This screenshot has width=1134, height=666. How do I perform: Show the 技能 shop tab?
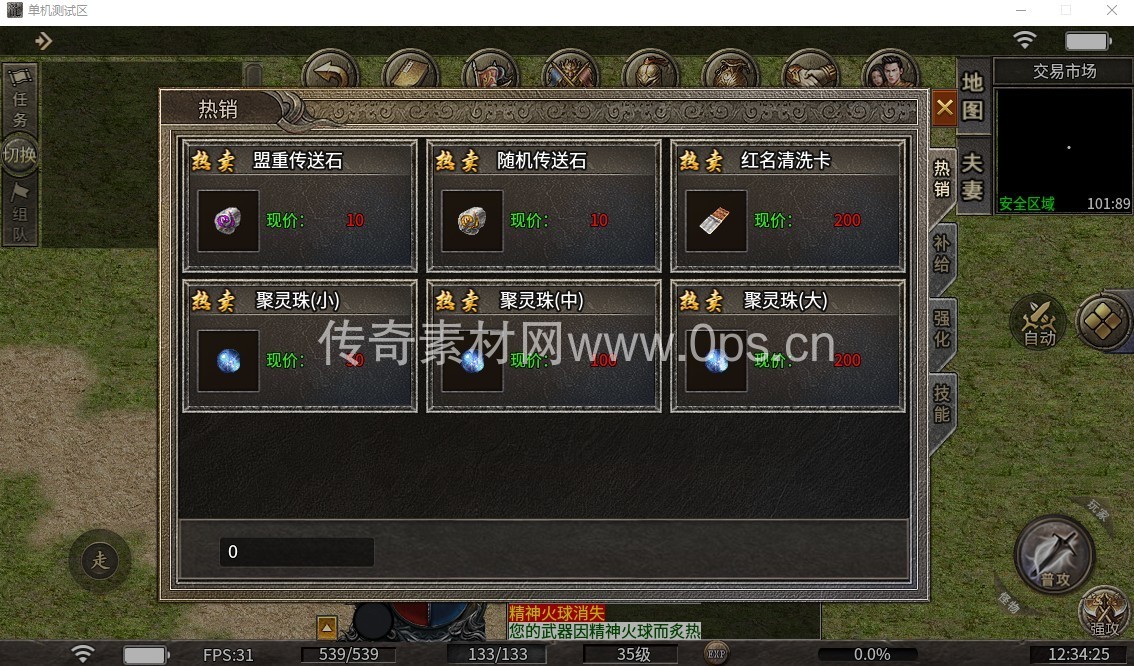click(x=942, y=403)
